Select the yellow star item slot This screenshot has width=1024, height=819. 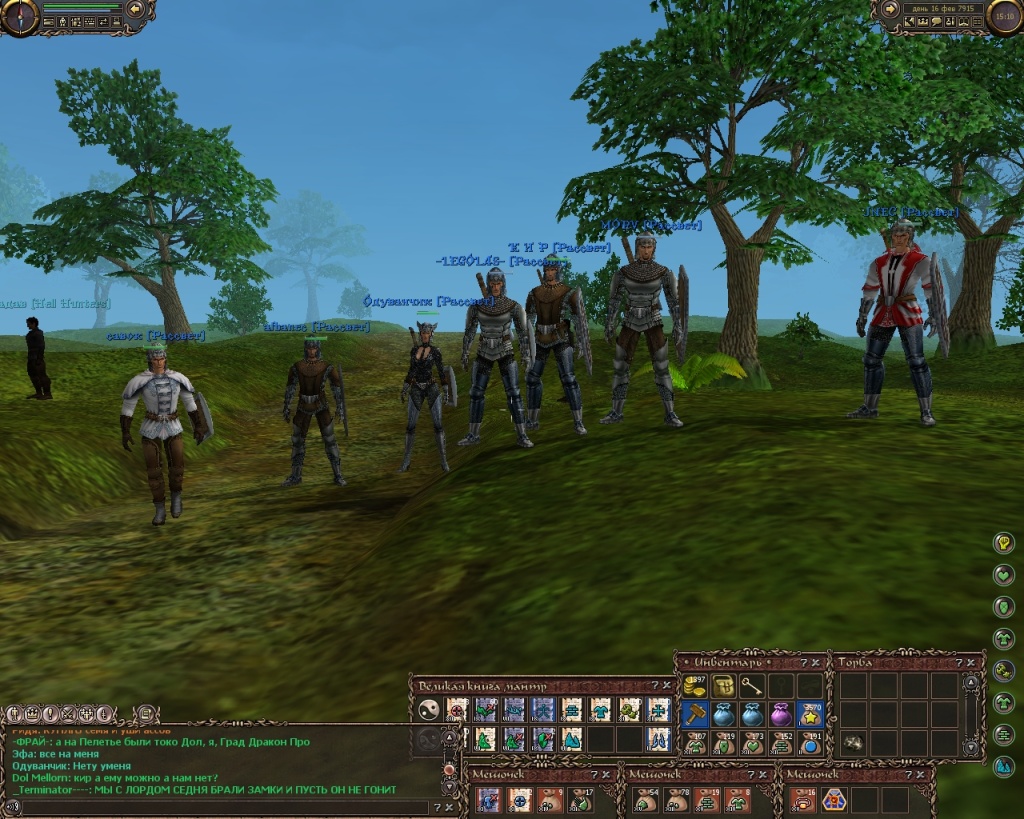pos(810,714)
